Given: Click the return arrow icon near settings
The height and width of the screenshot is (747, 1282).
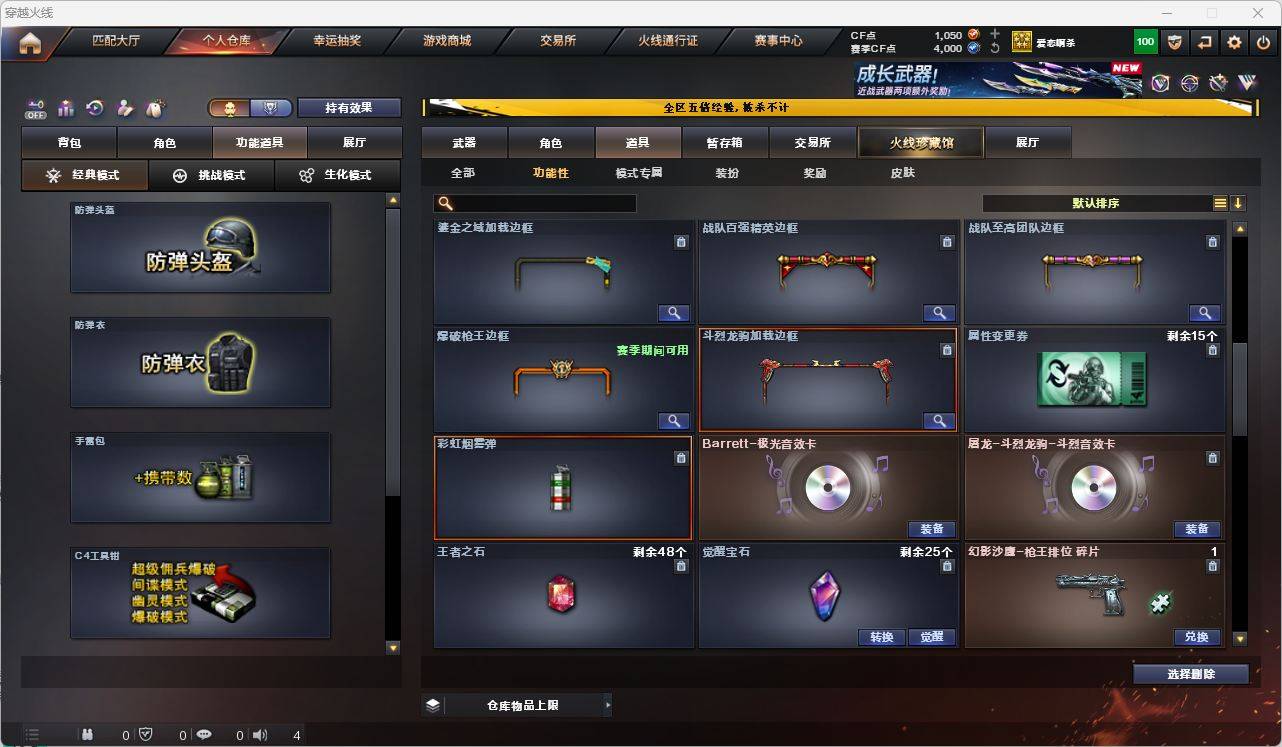Looking at the screenshot, I should (x=1205, y=41).
